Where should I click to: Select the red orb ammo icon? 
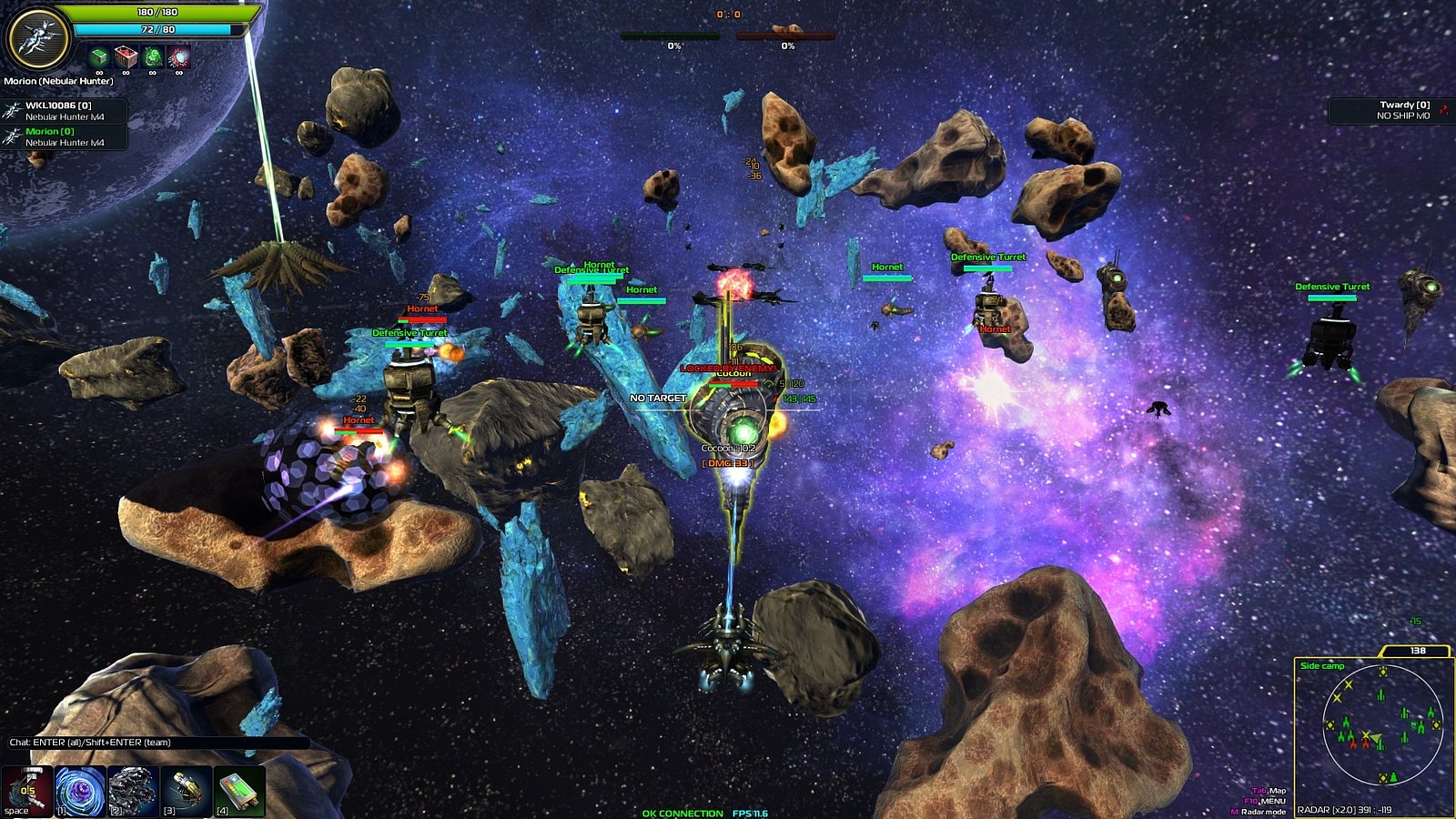tap(177, 56)
